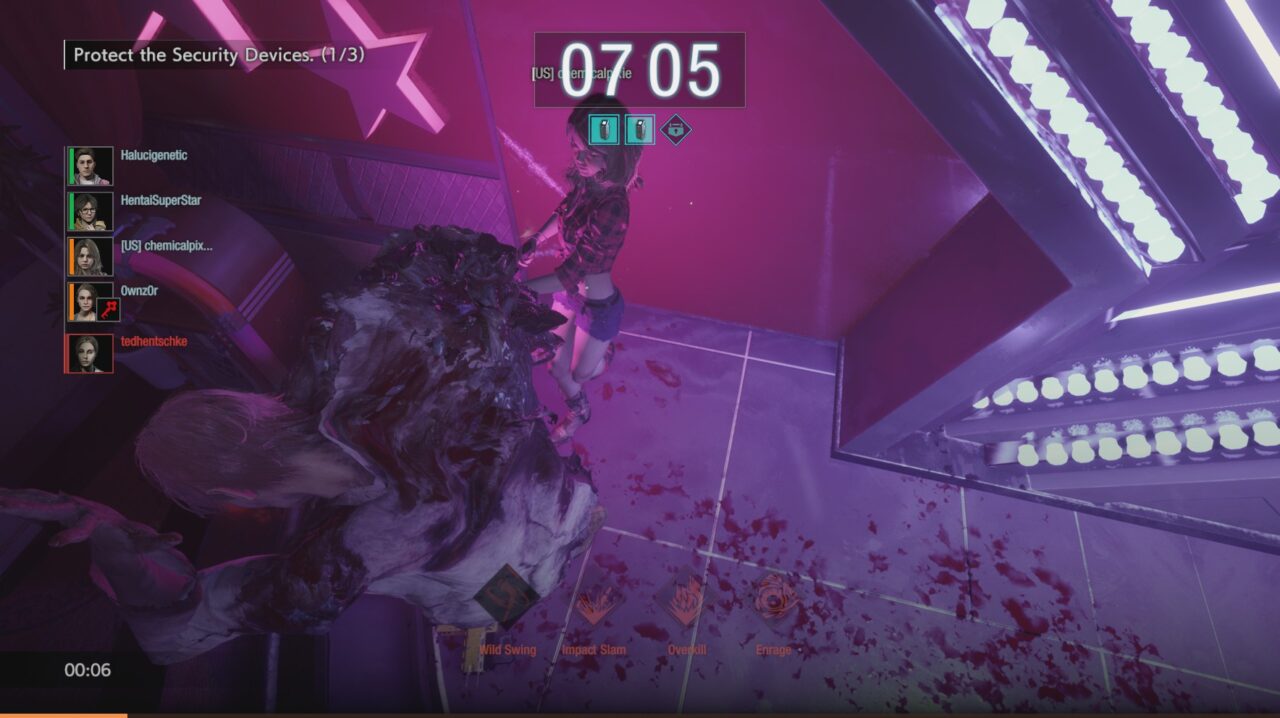Select the padlock icon under the timer
Viewport: 1280px width, 718px height.
click(676, 129)
